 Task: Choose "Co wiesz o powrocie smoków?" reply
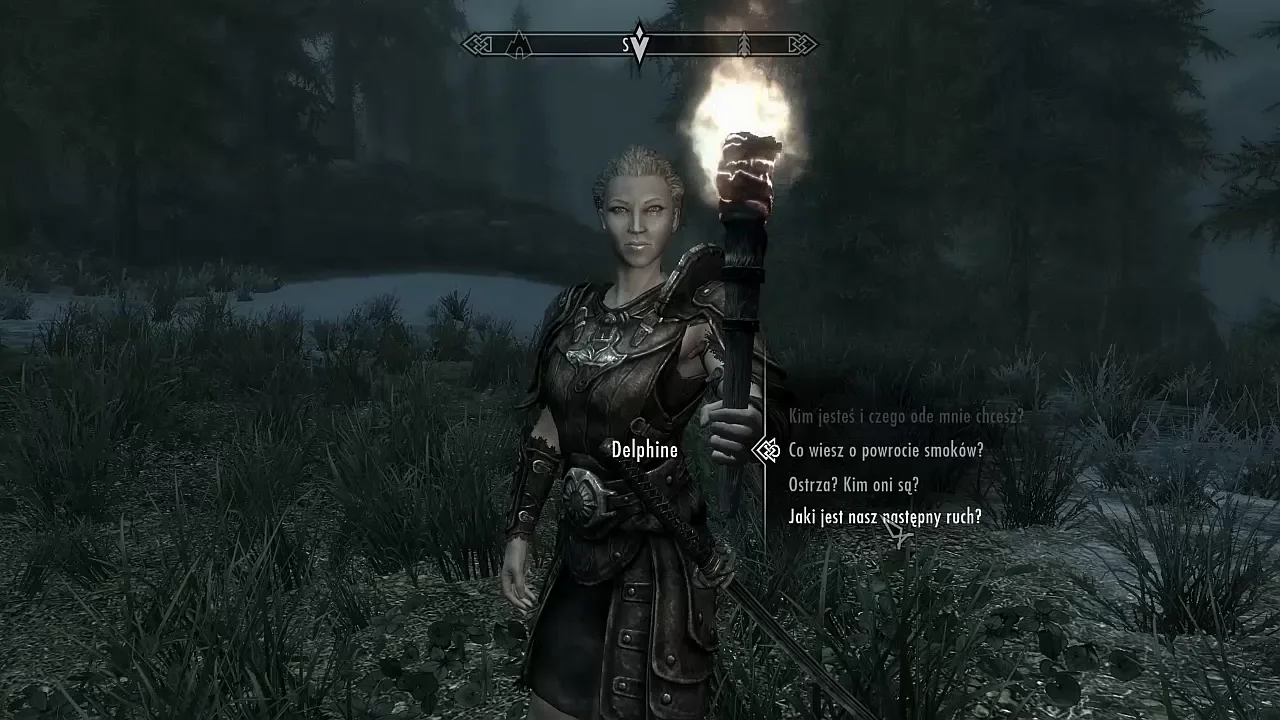click(886, 450)
